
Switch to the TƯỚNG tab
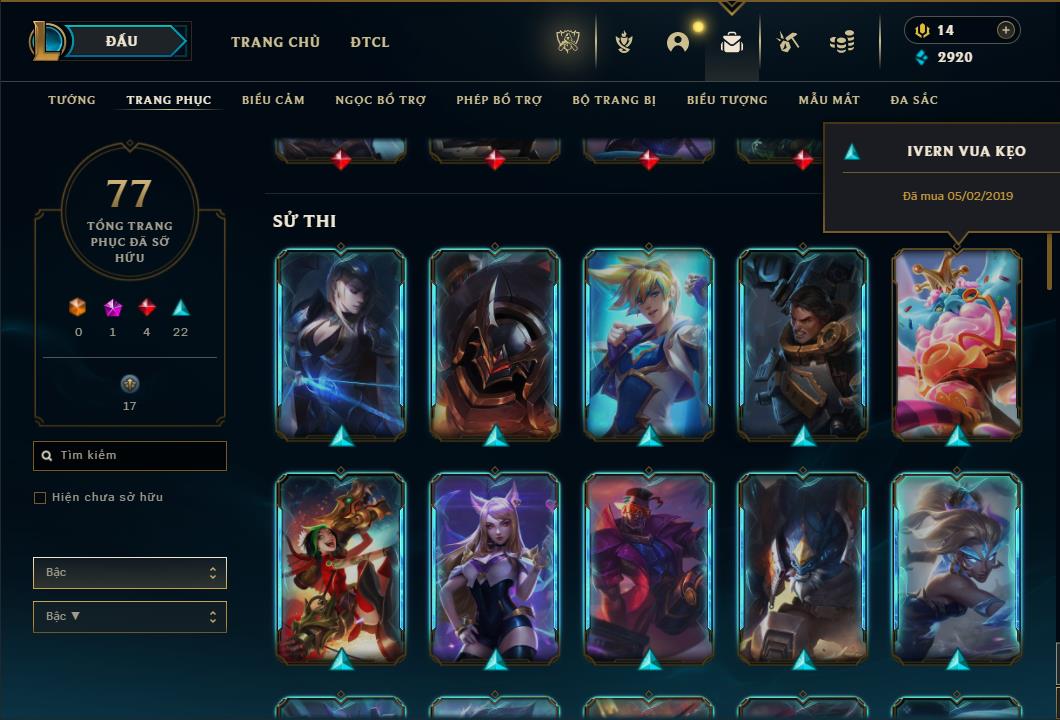72,100
